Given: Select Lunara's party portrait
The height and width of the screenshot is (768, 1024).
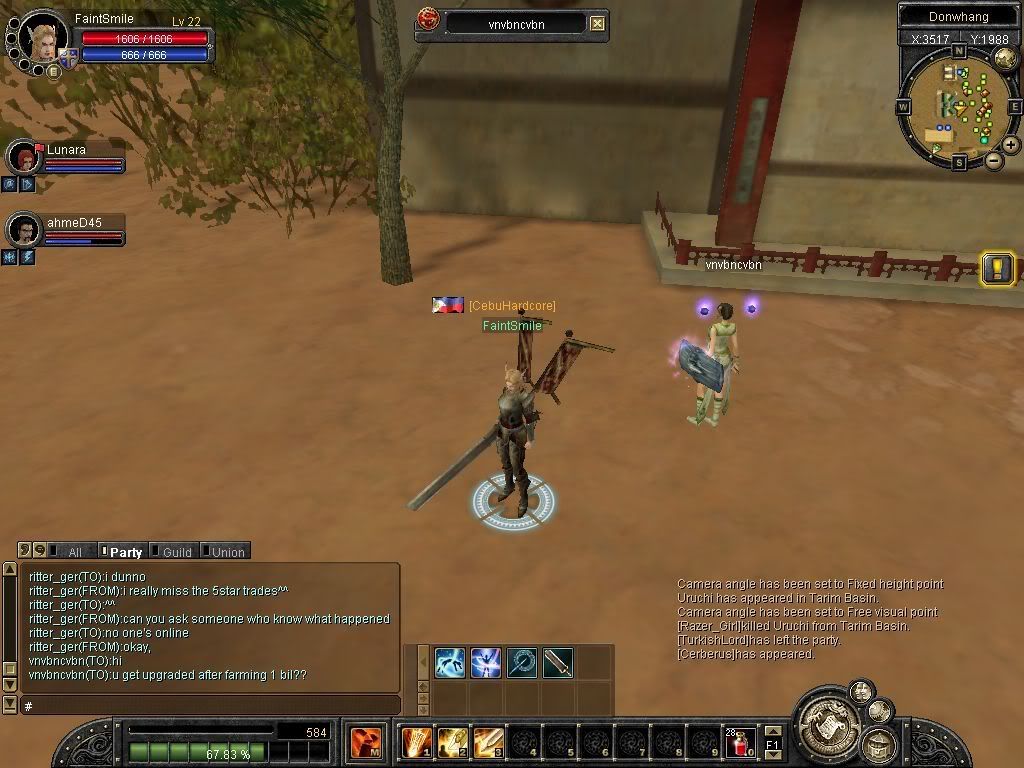Looking at the screenshot, I should pyautogui.click(x=23, y=157).
